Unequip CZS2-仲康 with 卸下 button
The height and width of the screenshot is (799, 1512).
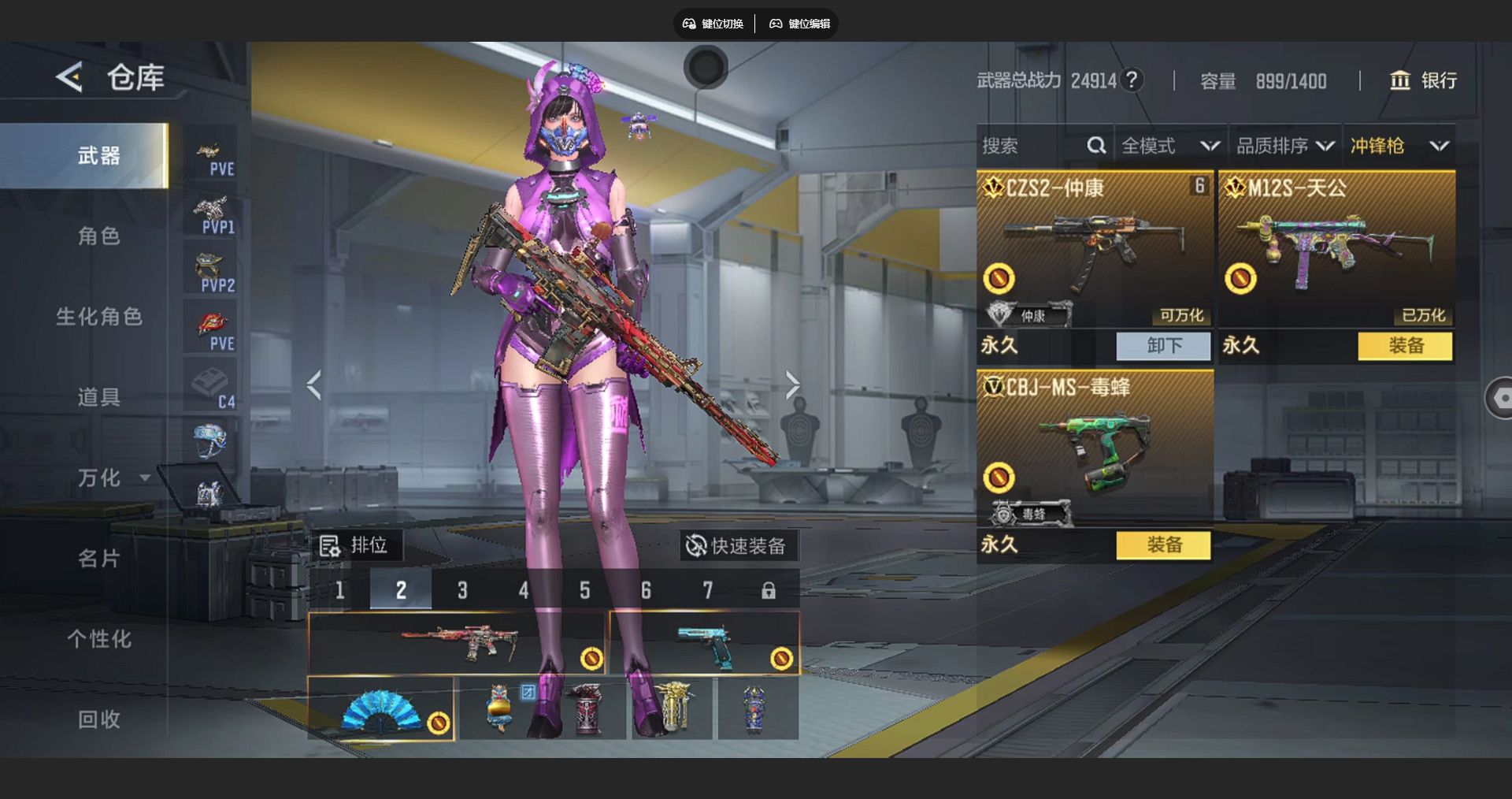pyautogui.click(x=1163, y=346)
